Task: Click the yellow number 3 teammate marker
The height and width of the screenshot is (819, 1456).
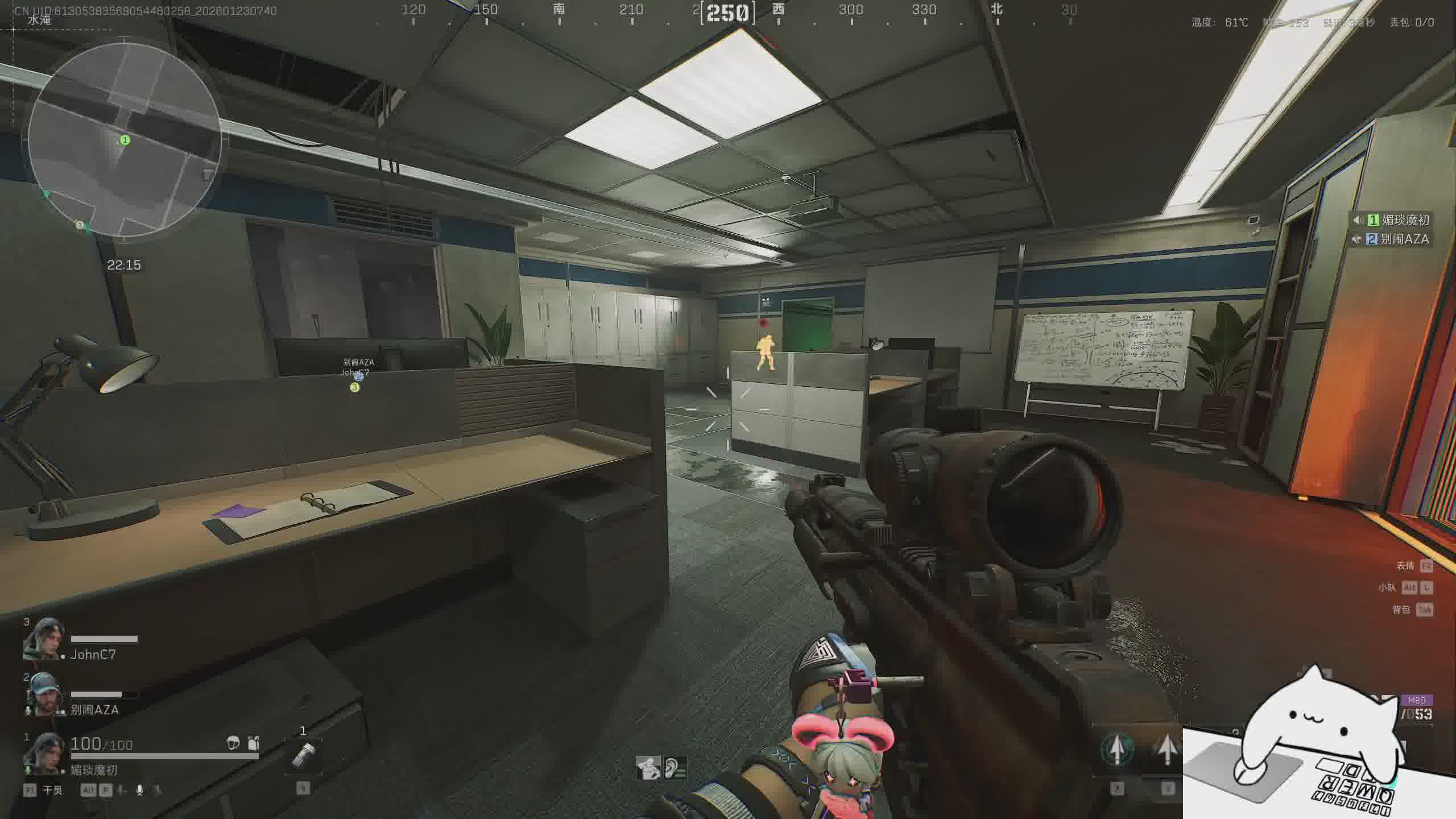Action: point(355,387)
